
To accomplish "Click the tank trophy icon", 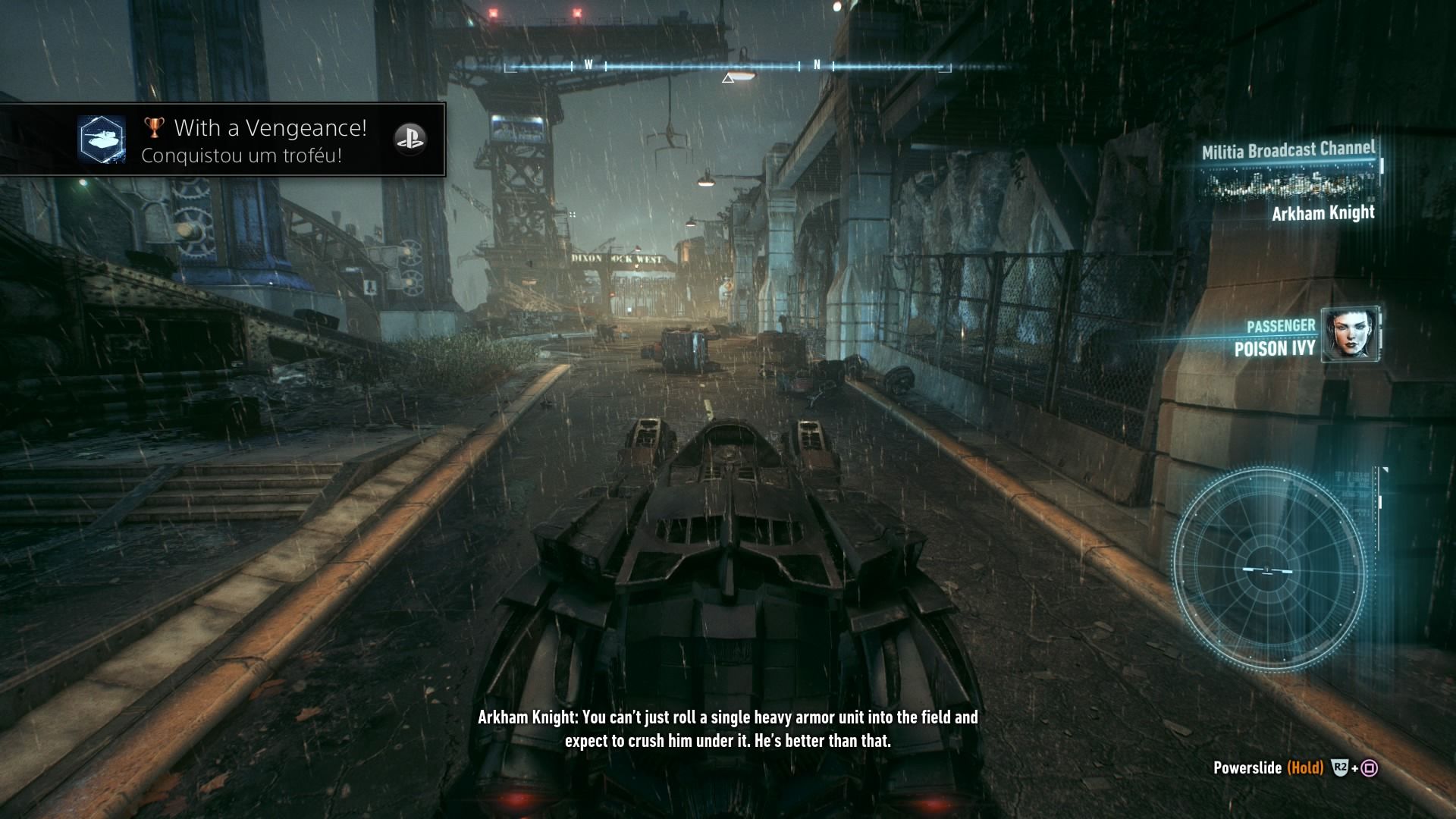I will point(102,140).
